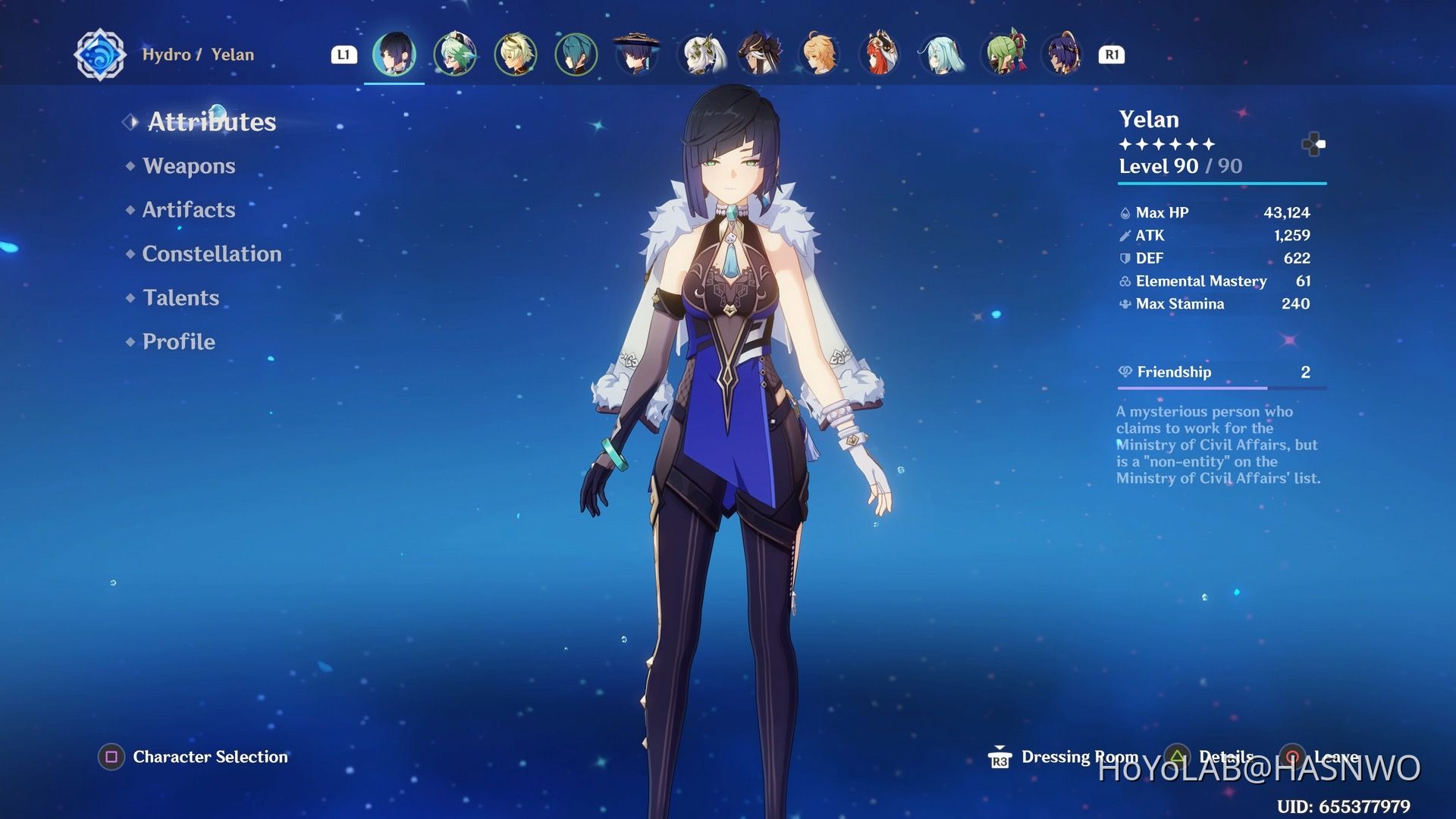Open the Weapons section
This screenshot has height=819, width=1456.
coord(189,166)
